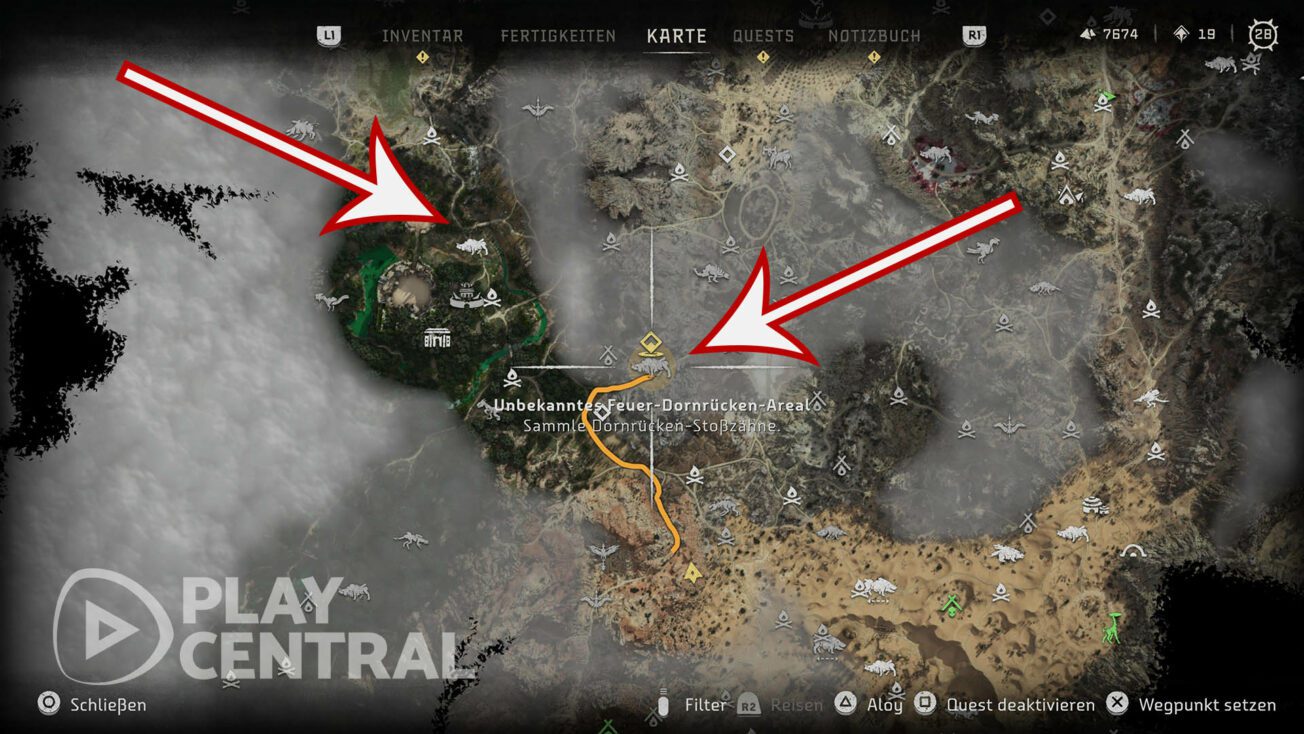Switch to the Quests tab

click(764, 35)
